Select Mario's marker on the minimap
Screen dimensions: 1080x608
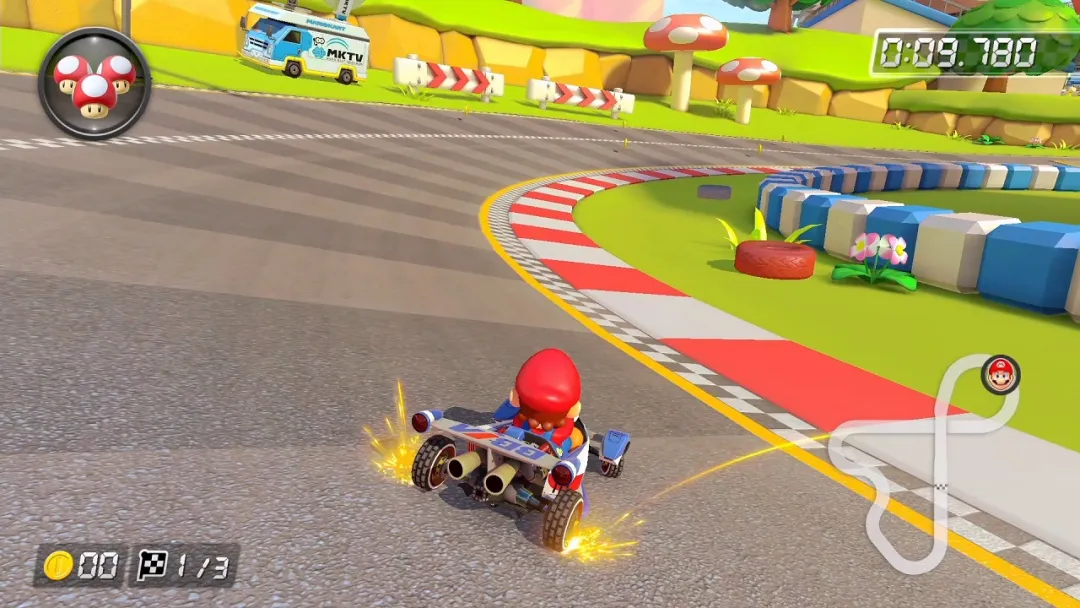(x=999, y=375)
